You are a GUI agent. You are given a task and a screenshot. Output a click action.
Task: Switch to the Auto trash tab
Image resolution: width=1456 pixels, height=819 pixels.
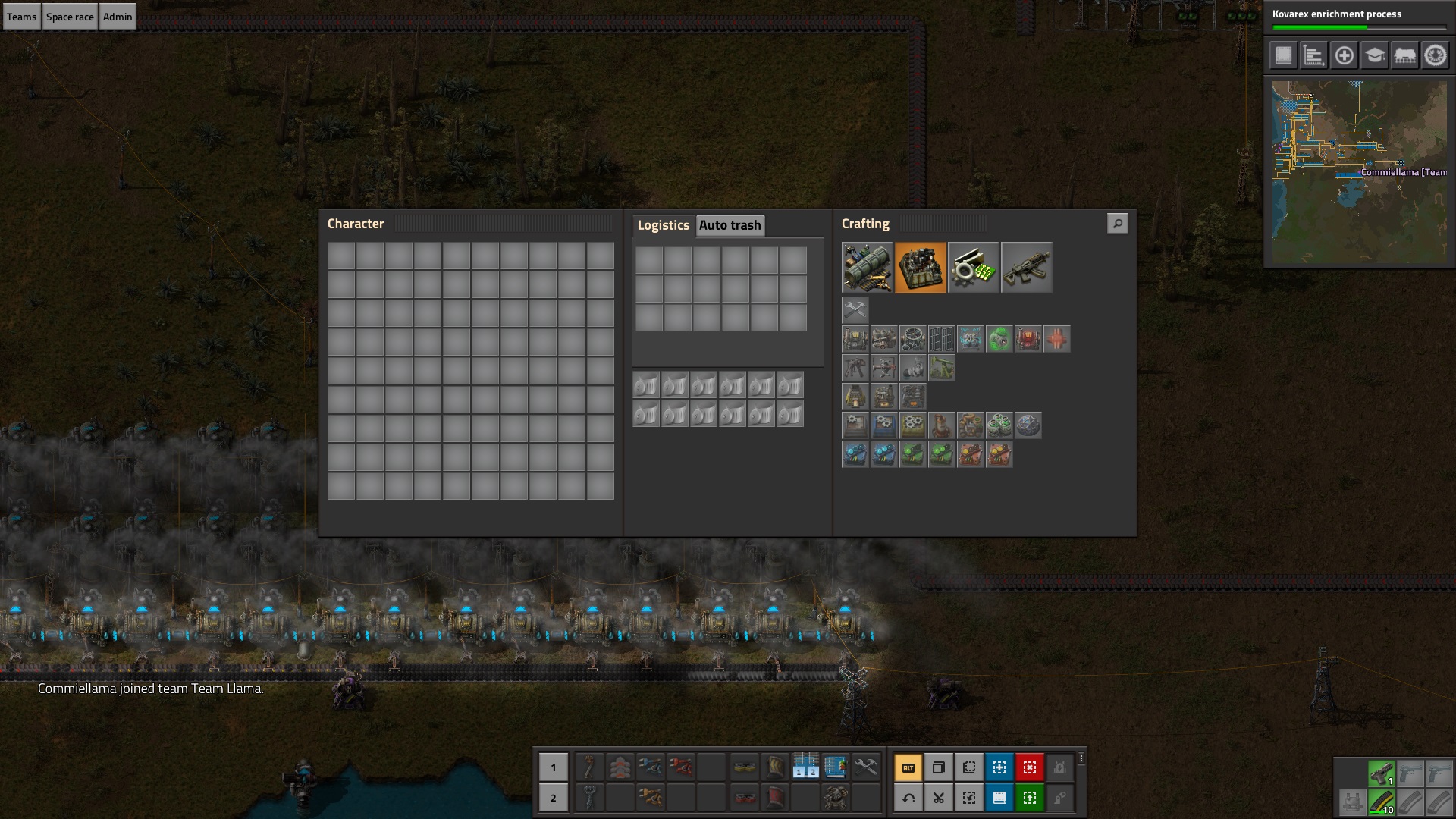point(730,225)
